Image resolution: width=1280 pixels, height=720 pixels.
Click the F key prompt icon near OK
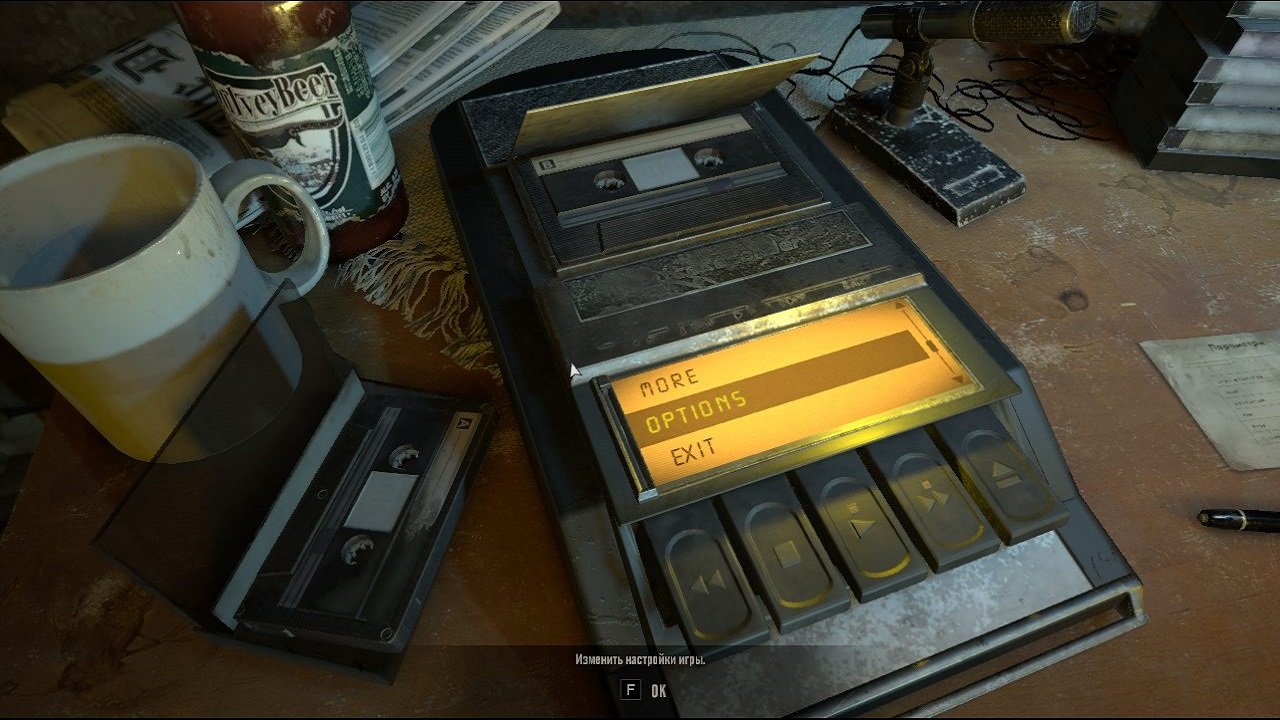(630, 692)
